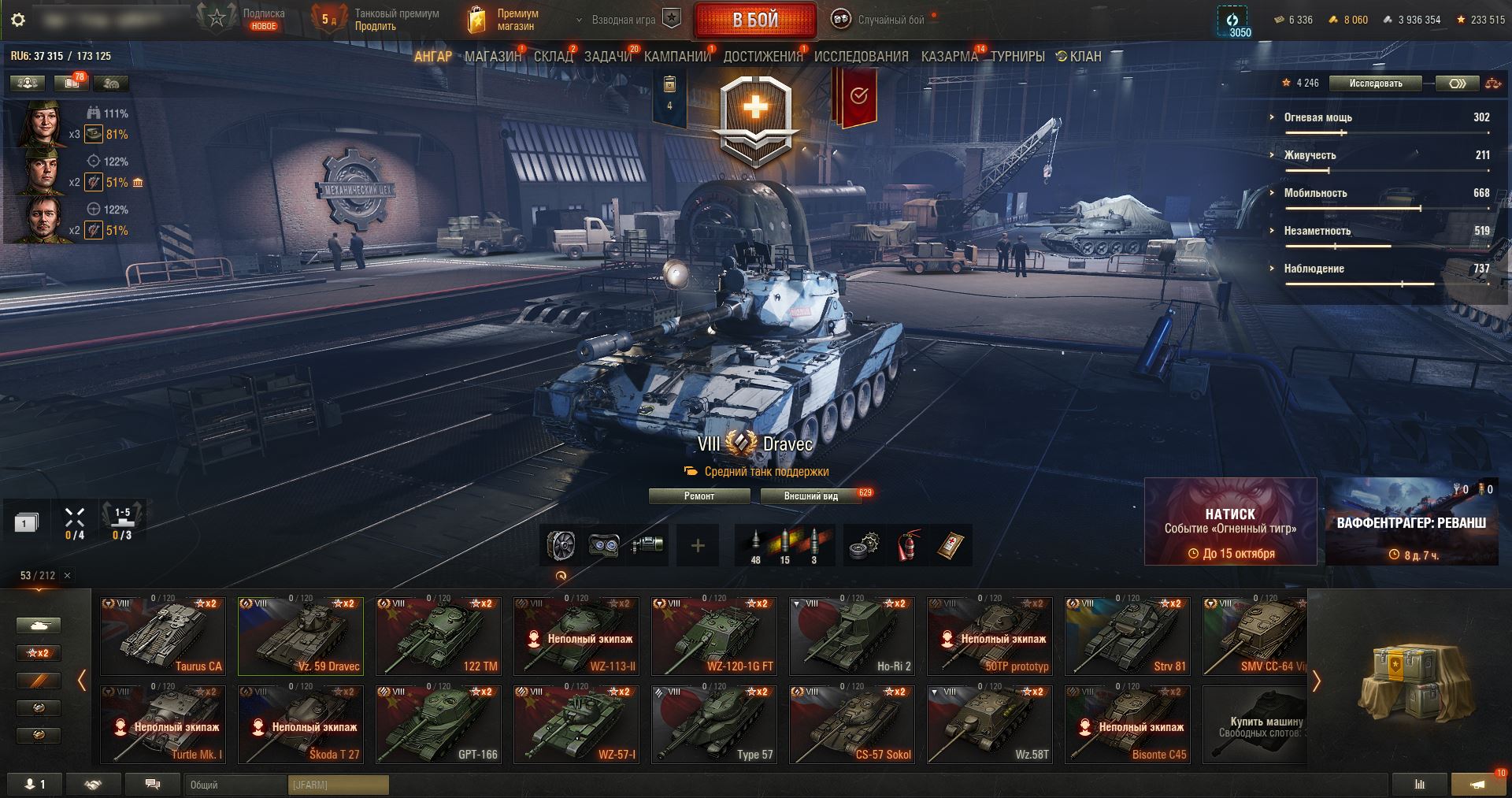Select the CS-57 Sokol tank

(851, 724)
